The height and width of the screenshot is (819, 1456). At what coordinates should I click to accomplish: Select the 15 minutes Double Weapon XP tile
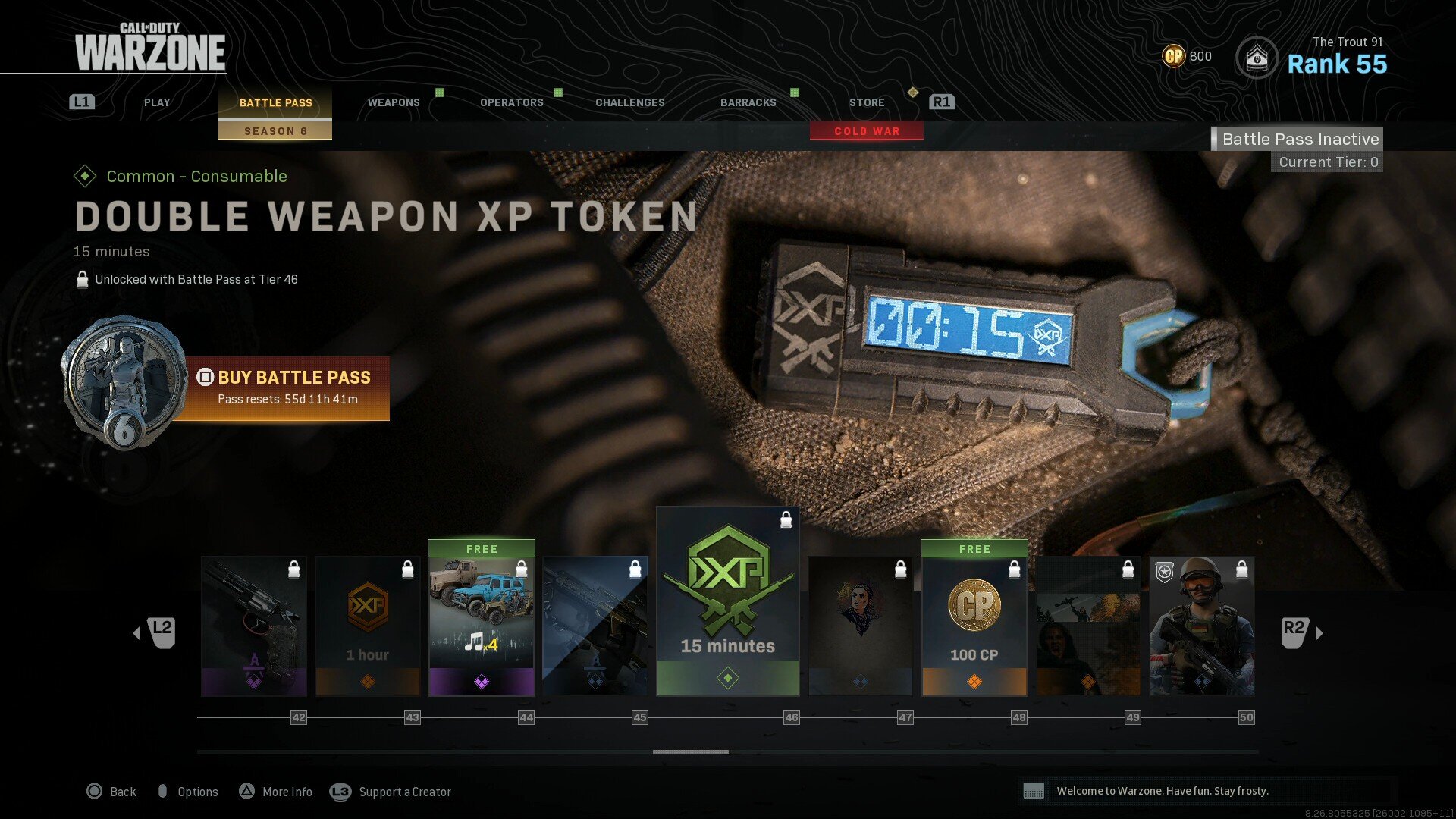[x=728, y=603]
